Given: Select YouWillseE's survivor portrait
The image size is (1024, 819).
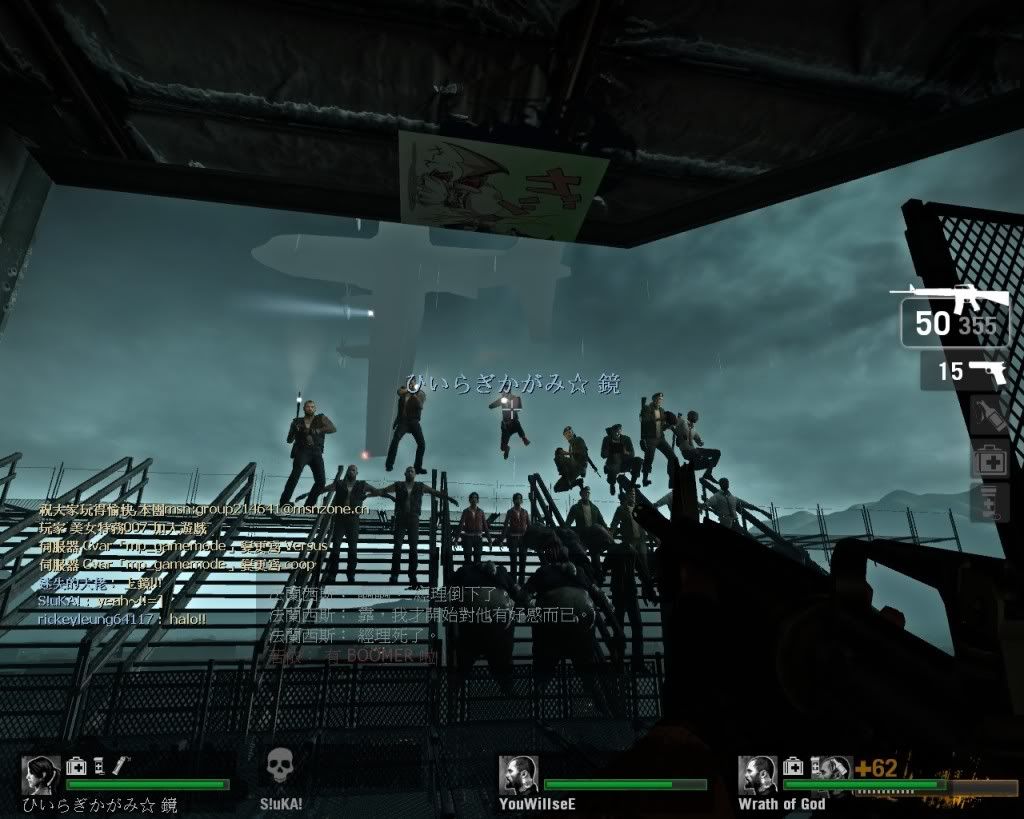Looking at the screenshot, I should pos(518,775).
